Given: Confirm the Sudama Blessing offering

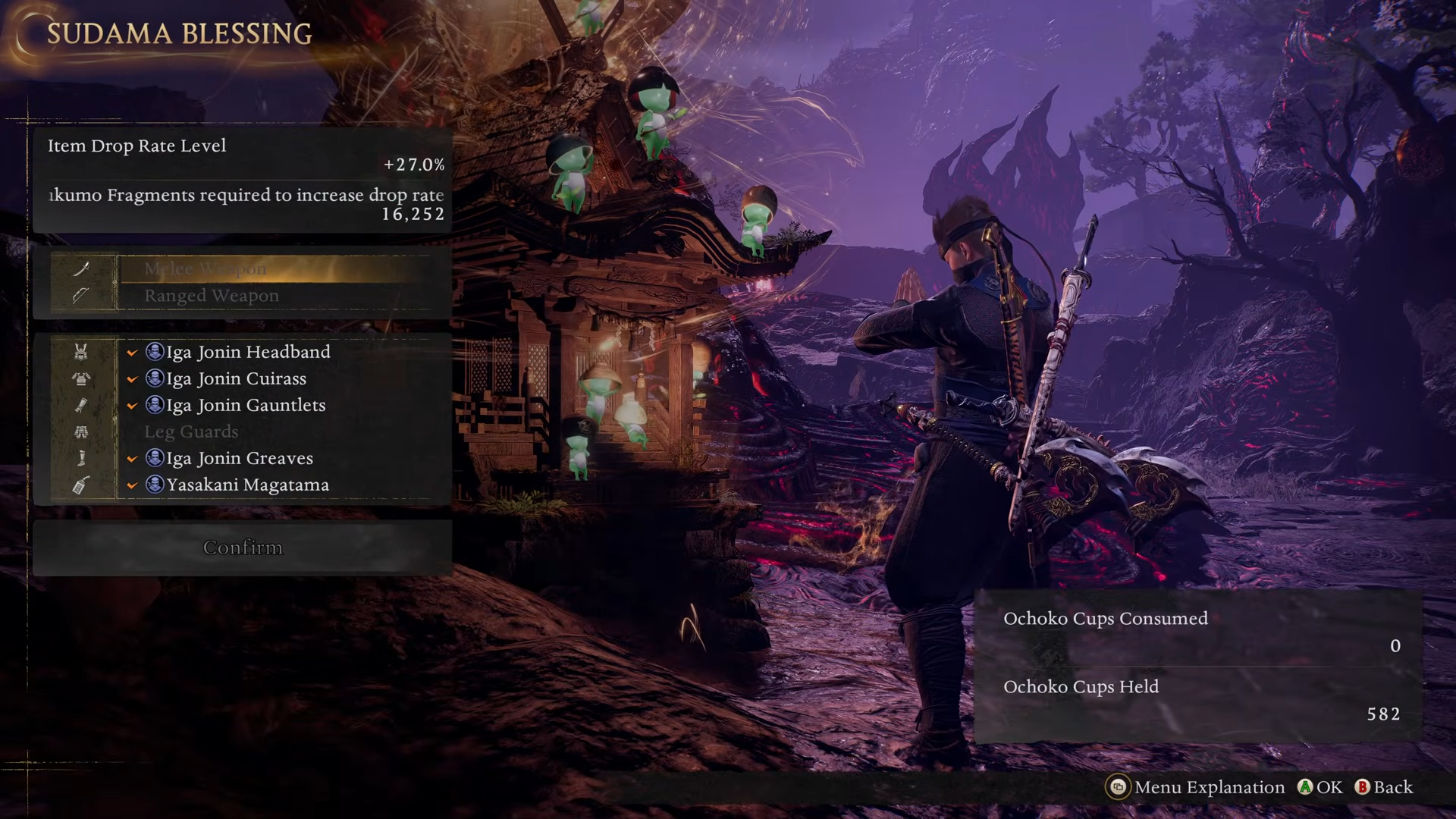Looking at the screenshot, I should pyautogui.click(x=243, y=548).
